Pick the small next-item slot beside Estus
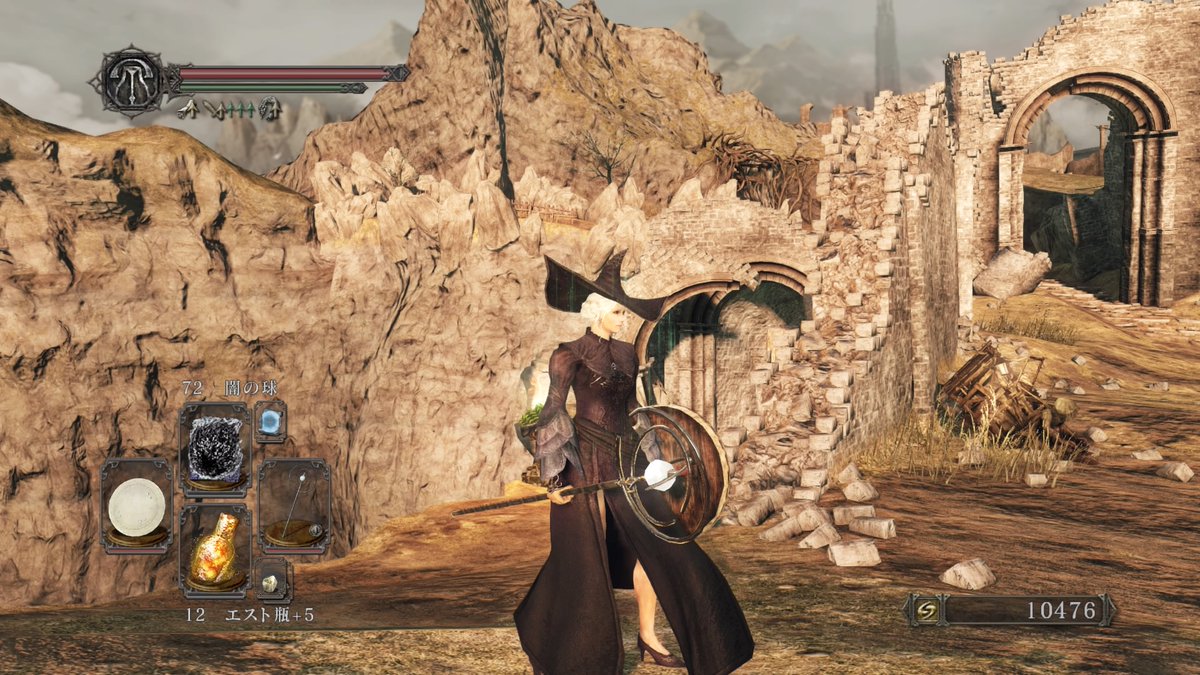The image size is (1200, 675). 271,579
